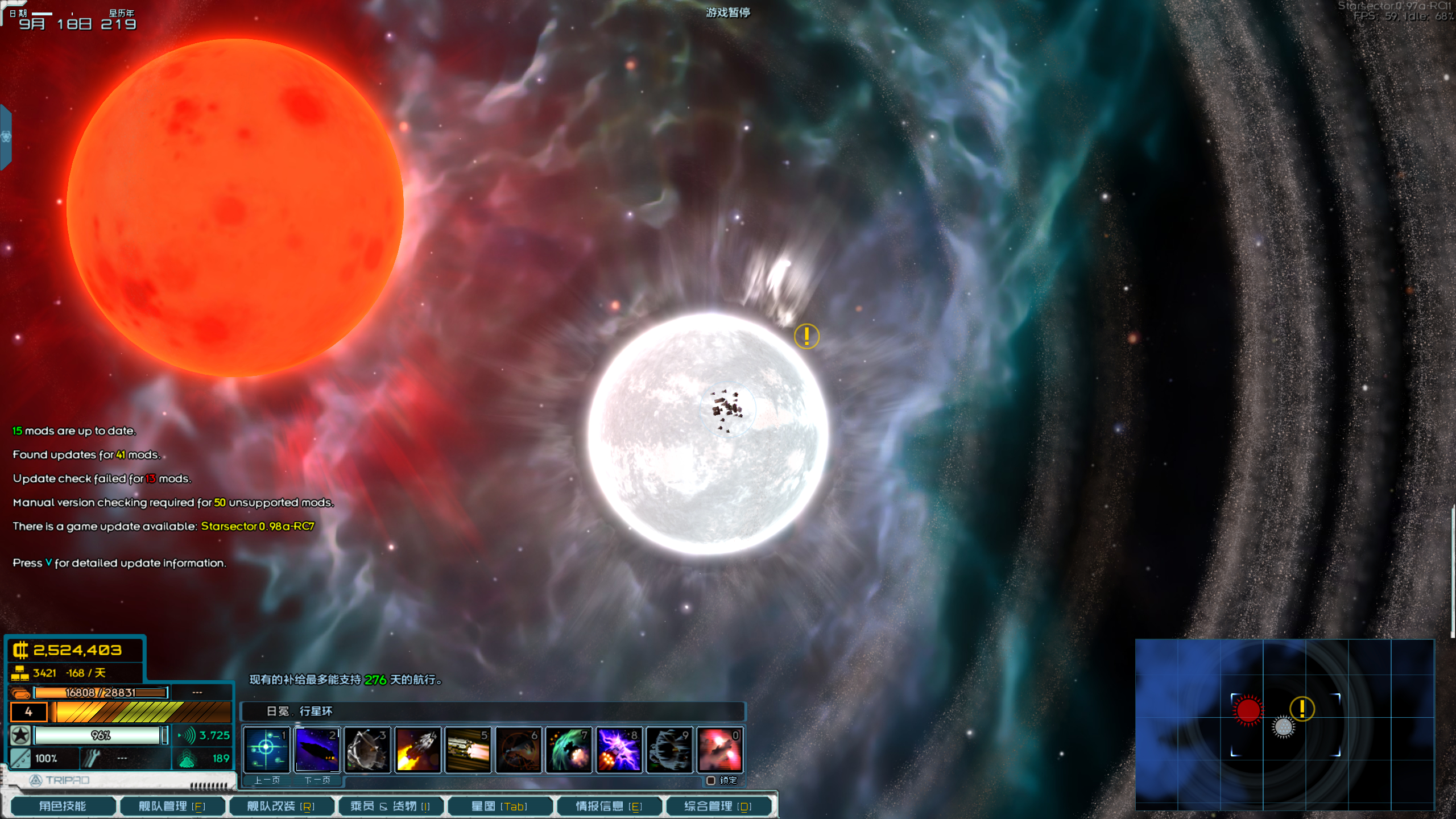Open the 舰队改装 refit screen
The image size is (1456, 819).
281,806
